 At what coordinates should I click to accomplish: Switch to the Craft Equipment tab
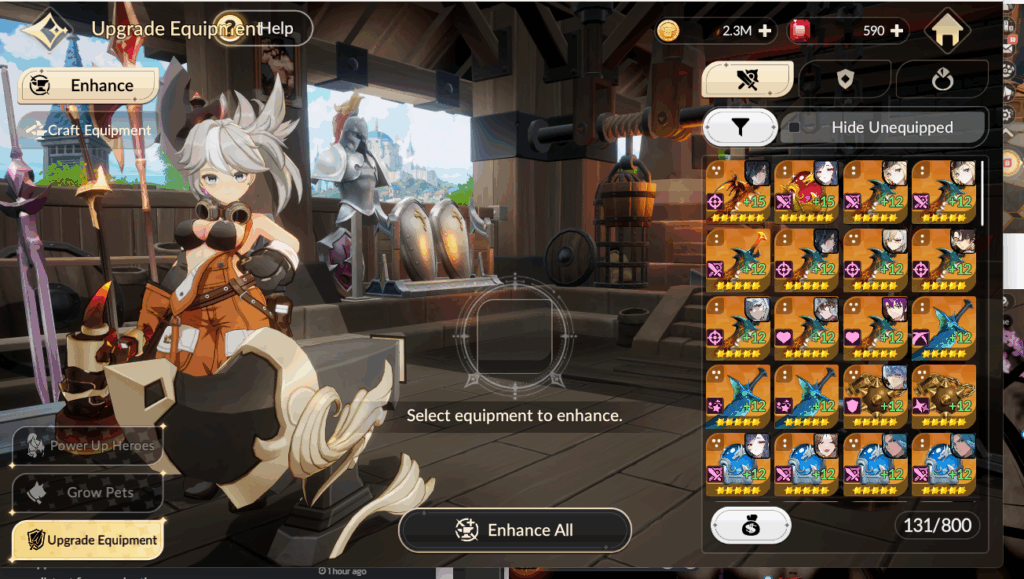click(x=90, y=130)
